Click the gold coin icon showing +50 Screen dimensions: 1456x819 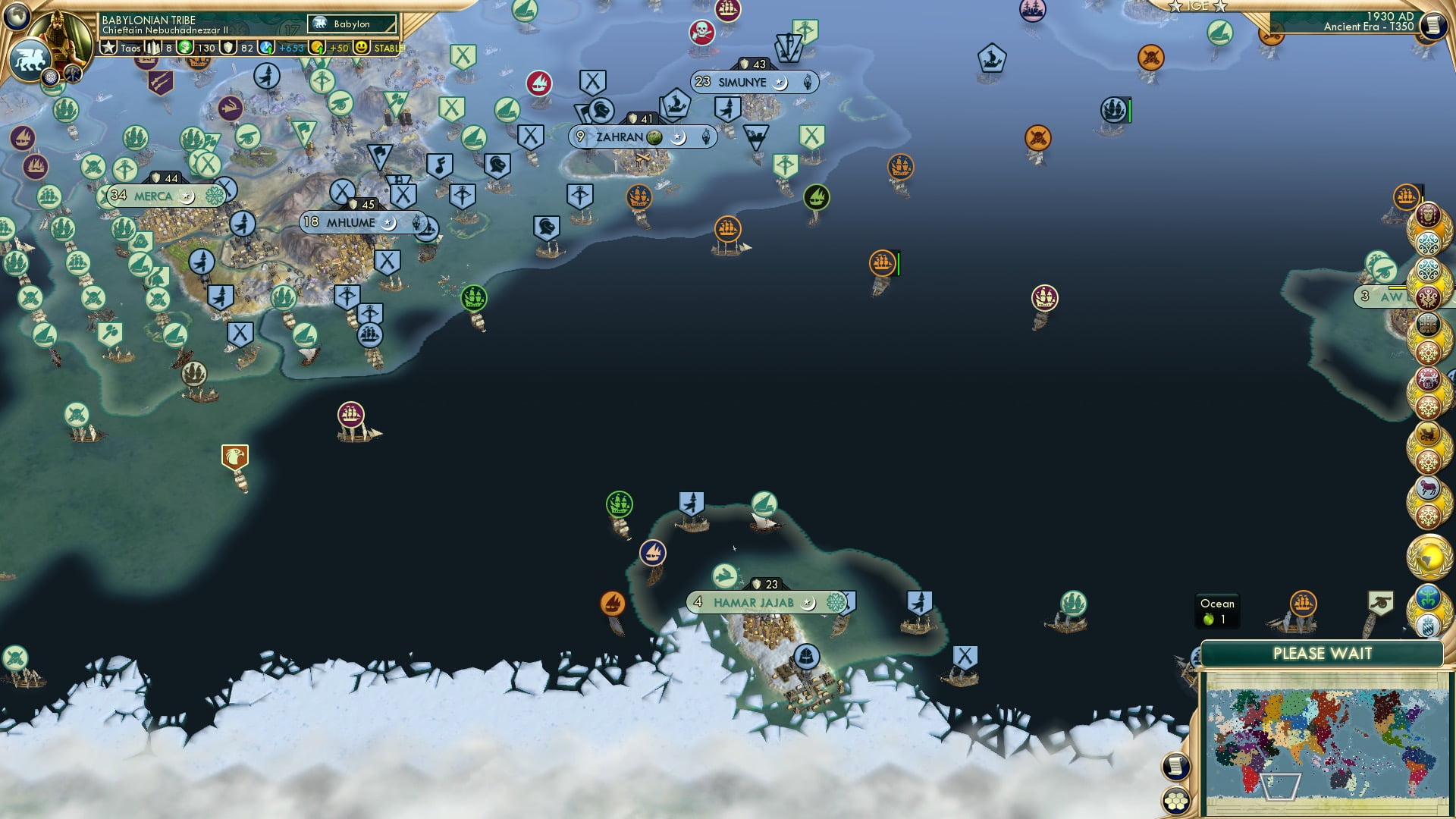(318, 48)
